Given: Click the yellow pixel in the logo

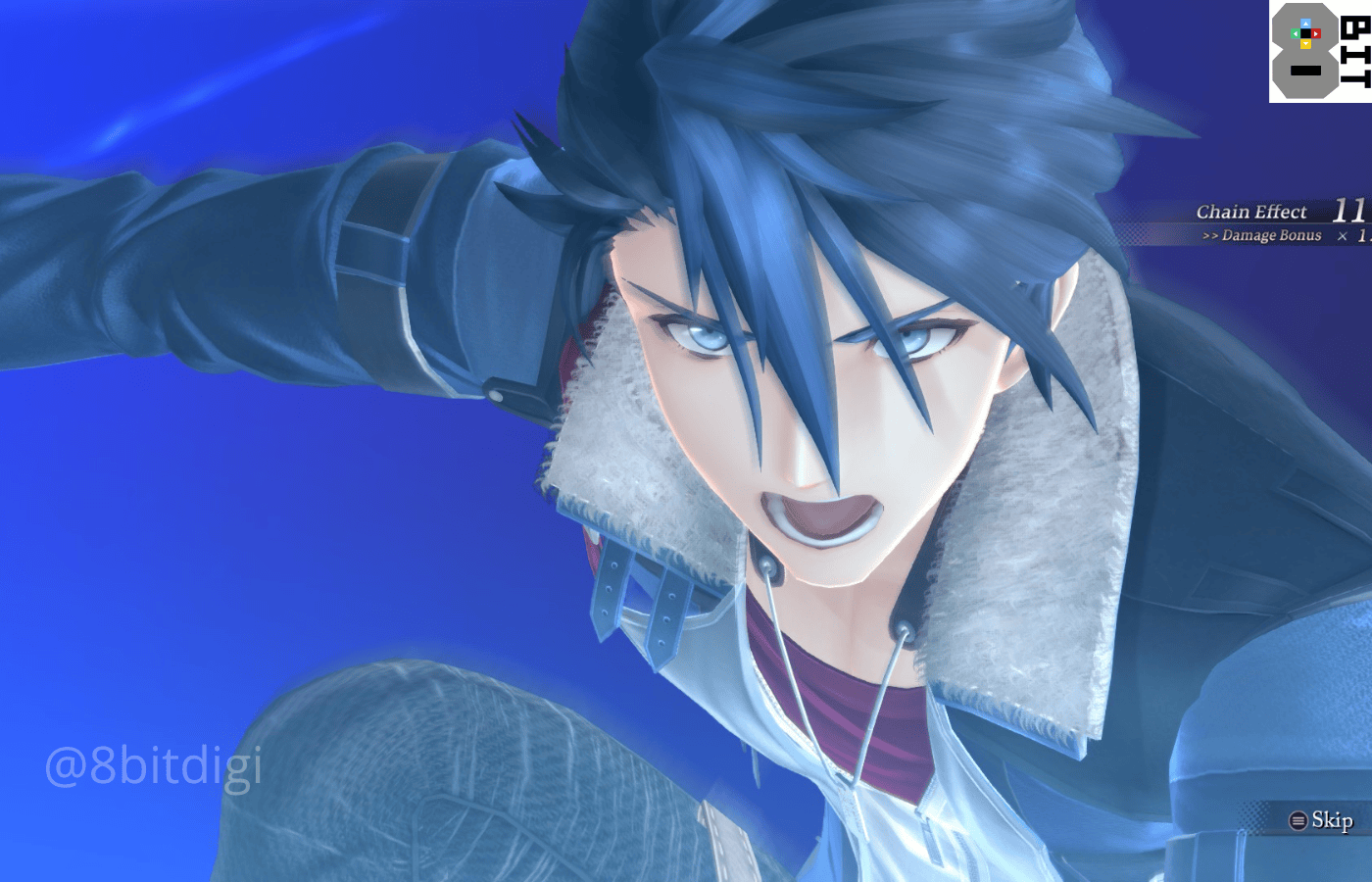Looking at the screenshot, I should click(1306, 45).
